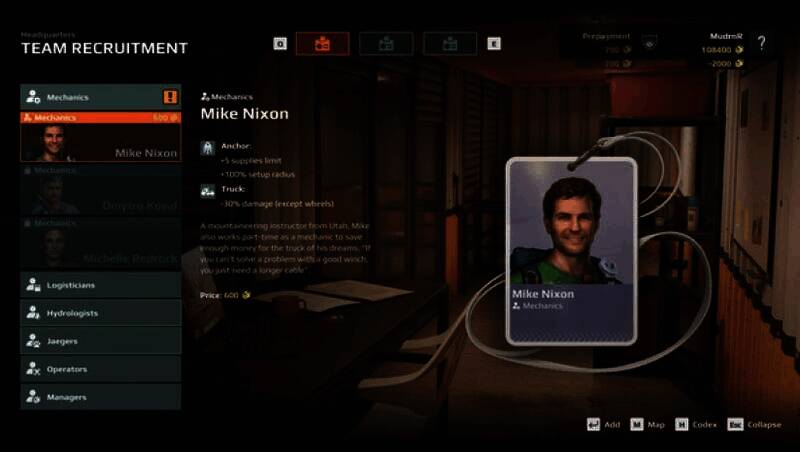The image size is (800, 452).
Task: Expand the Jaegers category
Action: tap(100, 341)
